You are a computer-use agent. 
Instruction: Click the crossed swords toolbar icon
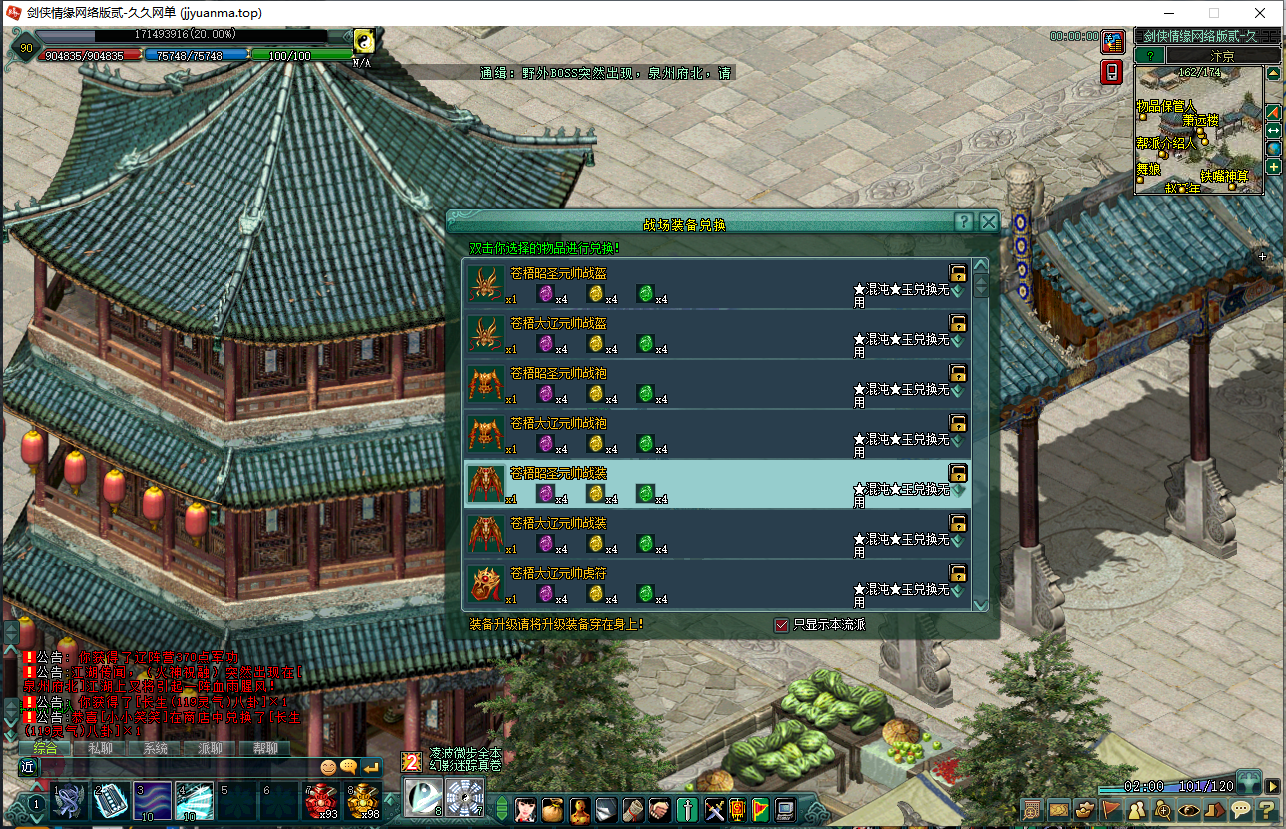click(x=714, y=809)
